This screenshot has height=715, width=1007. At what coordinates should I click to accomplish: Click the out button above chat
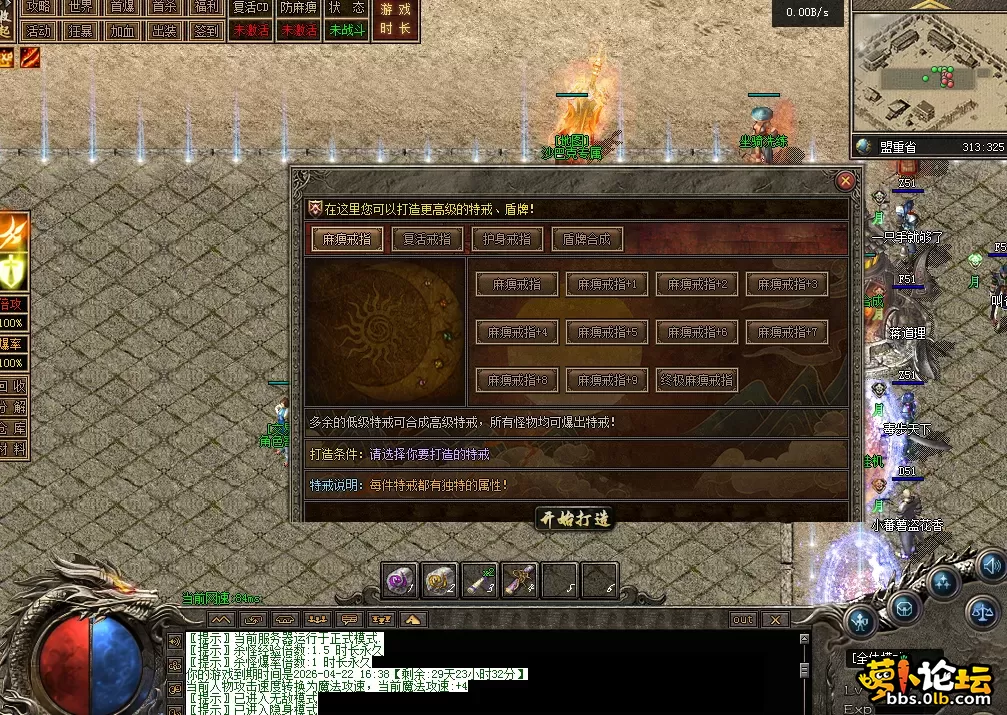743,620
